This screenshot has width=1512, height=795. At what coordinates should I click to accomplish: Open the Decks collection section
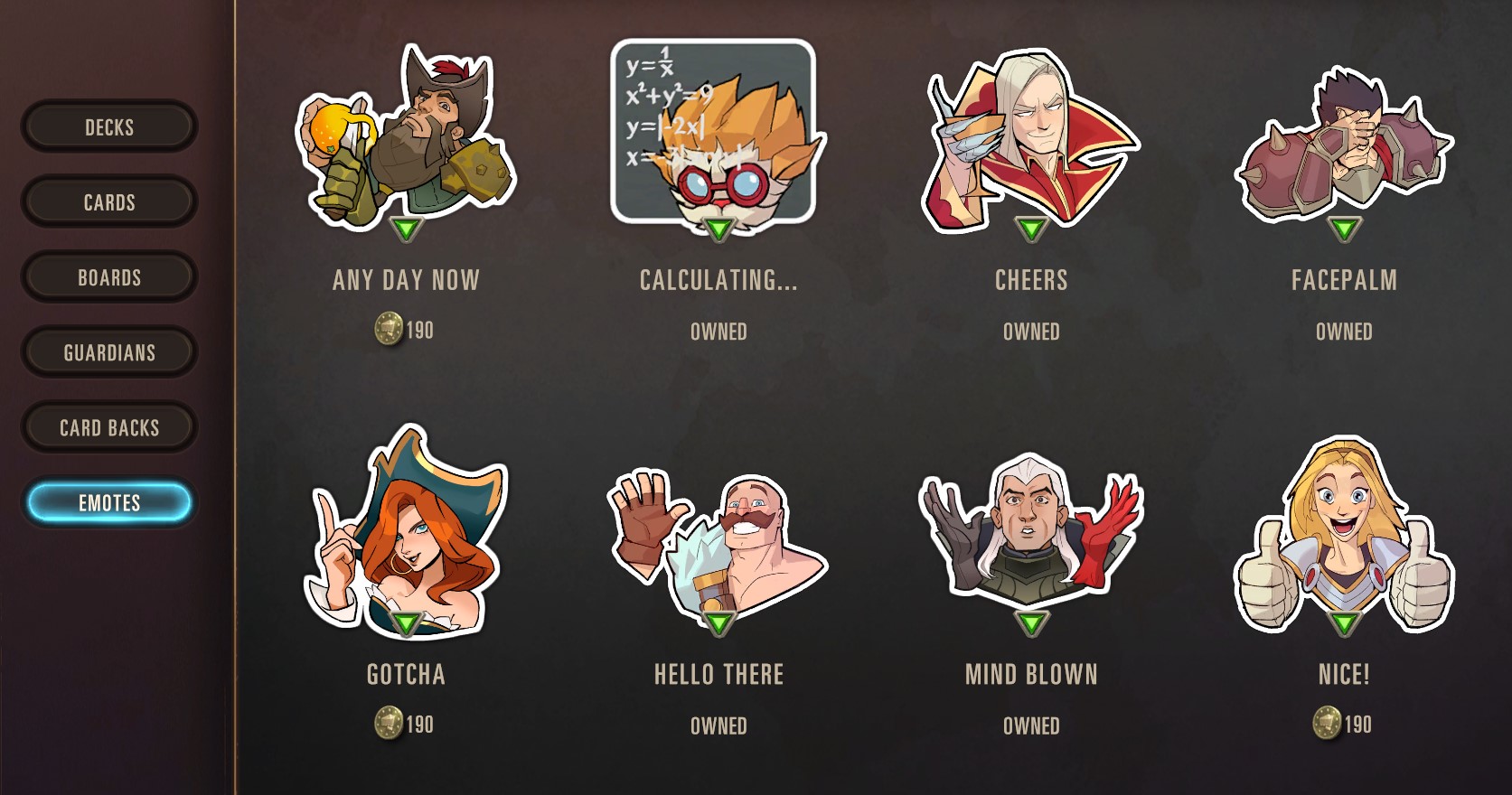pos(109,127)
